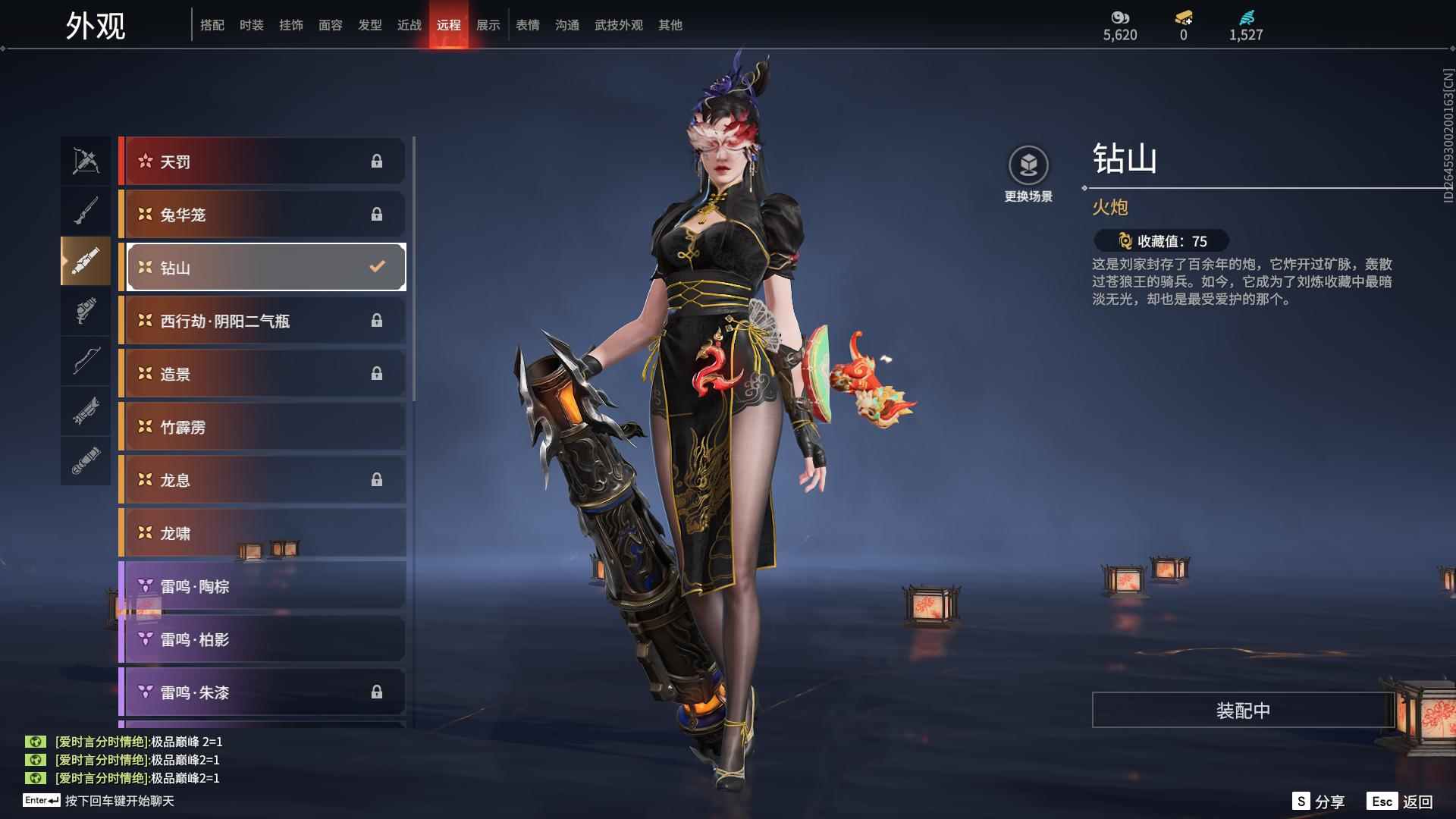Choose the musket weapon category icon

pos(86,211)
